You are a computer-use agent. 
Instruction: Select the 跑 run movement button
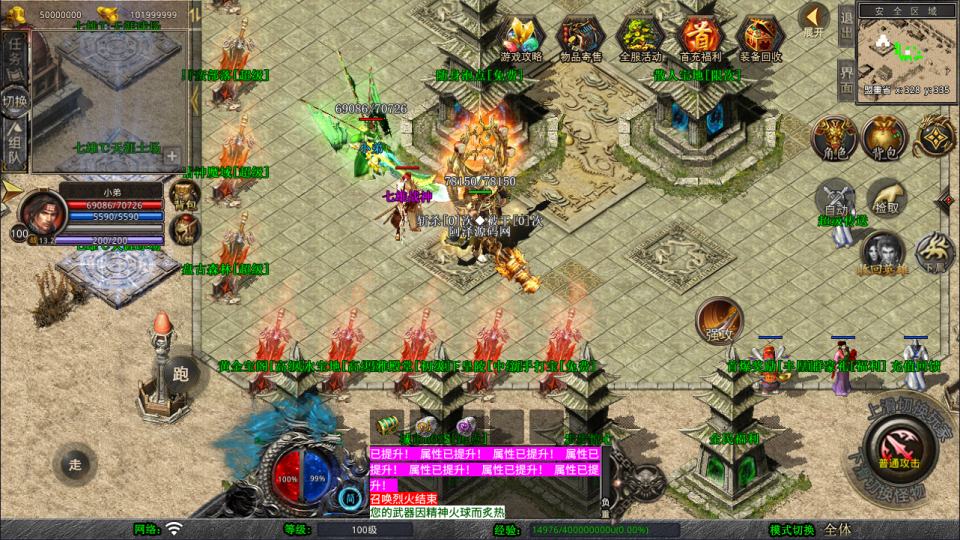(181, 374)
